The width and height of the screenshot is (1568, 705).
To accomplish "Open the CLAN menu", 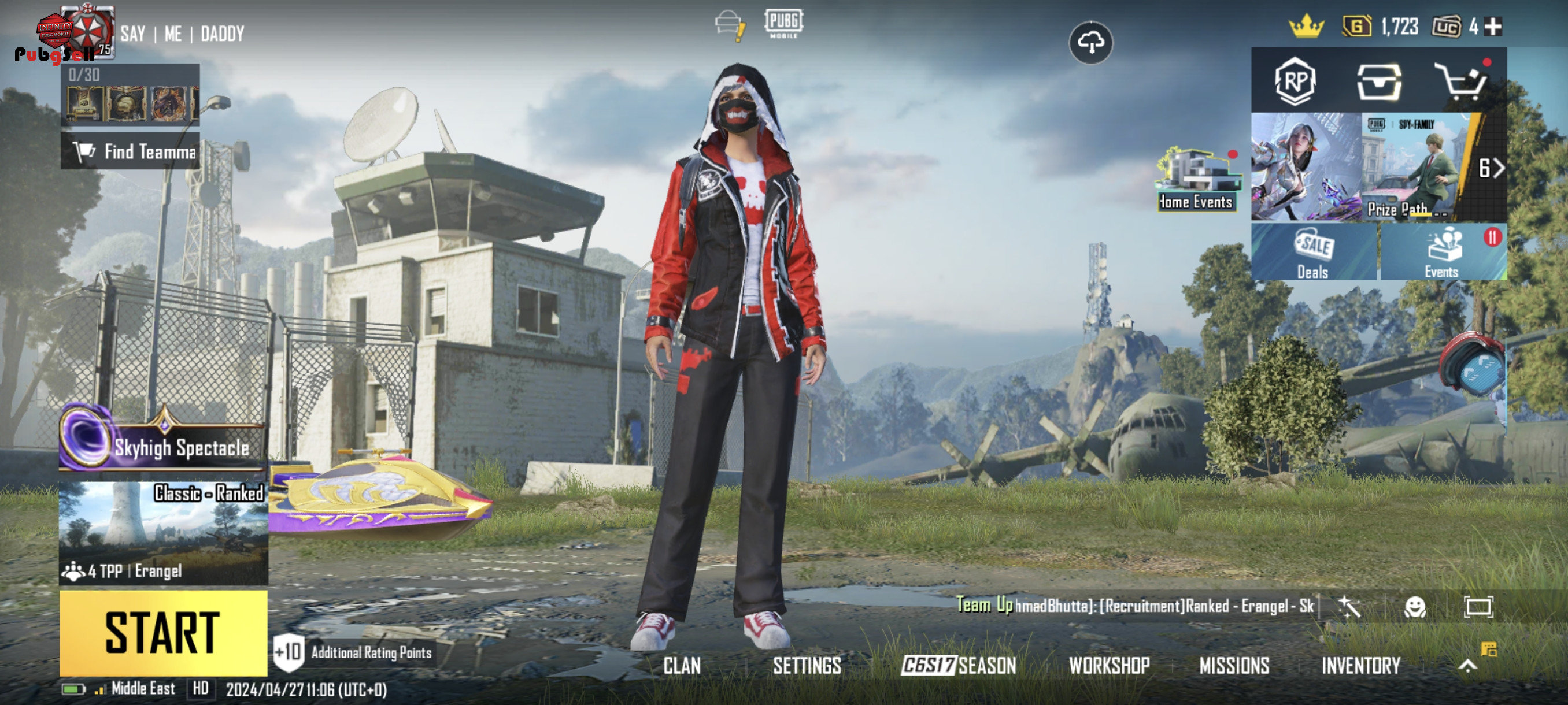I will point(682,666).
